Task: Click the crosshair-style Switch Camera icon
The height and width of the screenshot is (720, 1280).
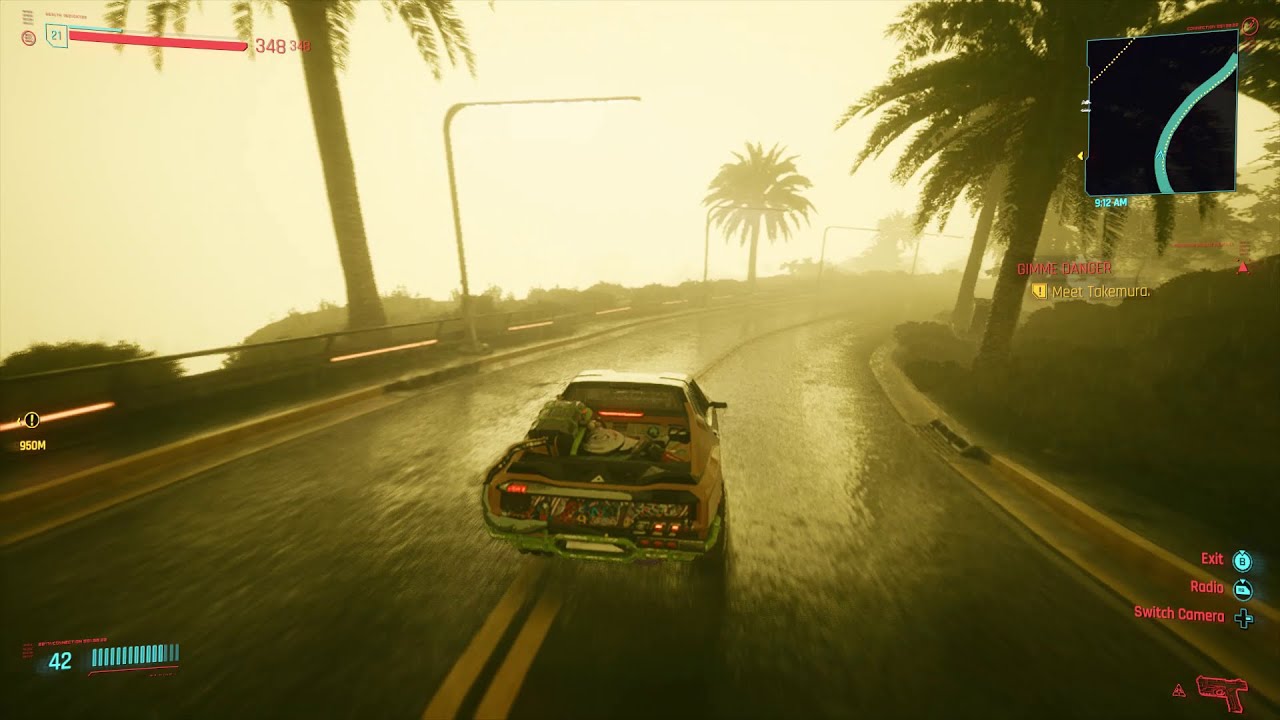Action: pos(1243,617)
